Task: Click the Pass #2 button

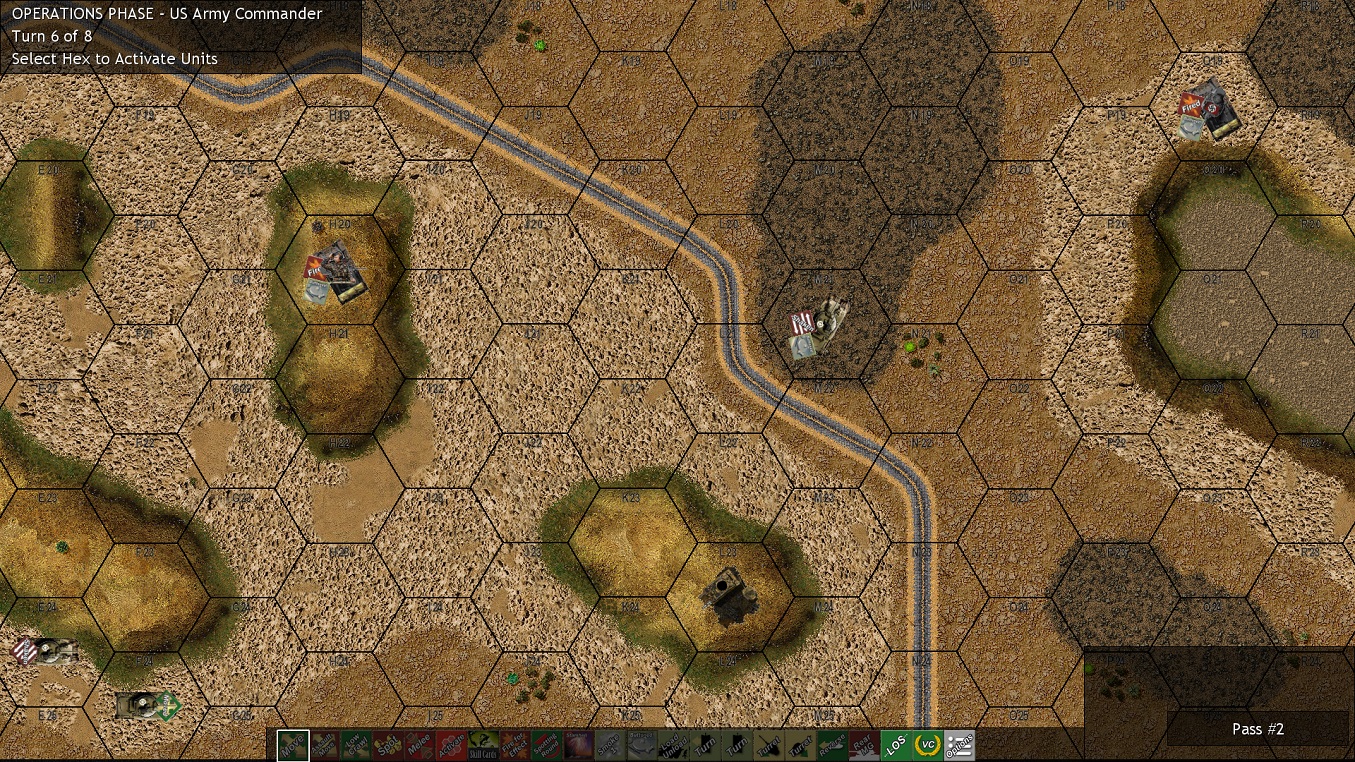Action: click(1257, 729)
